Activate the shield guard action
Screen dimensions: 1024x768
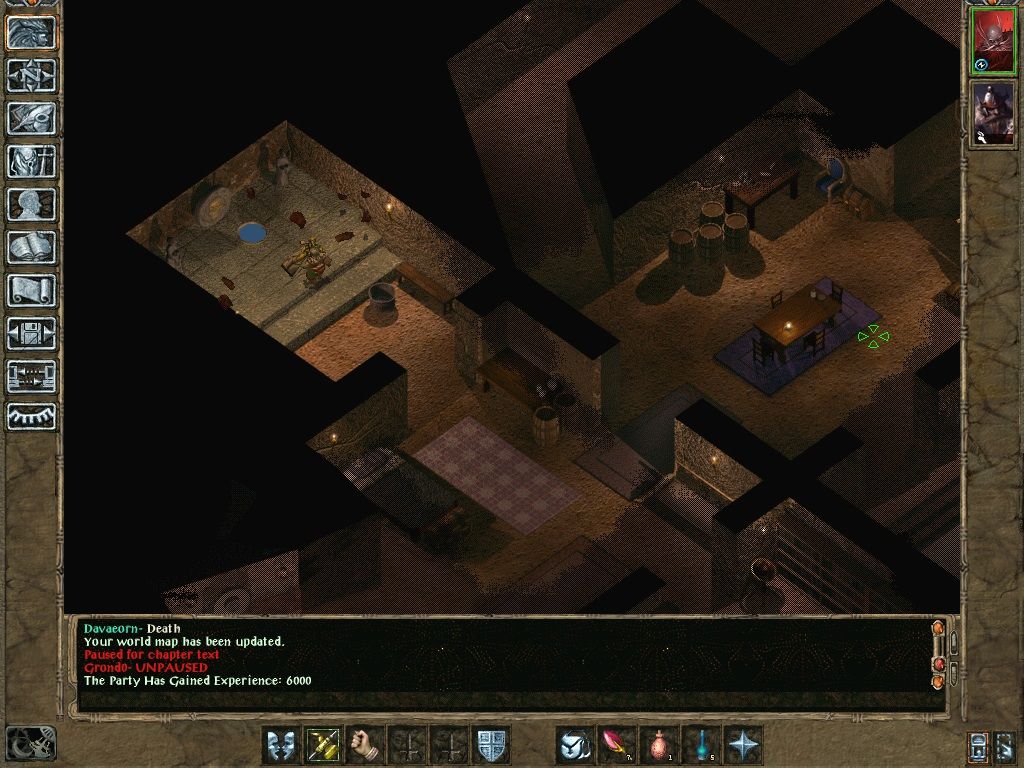pyautogui.click(x=491, y=745)
